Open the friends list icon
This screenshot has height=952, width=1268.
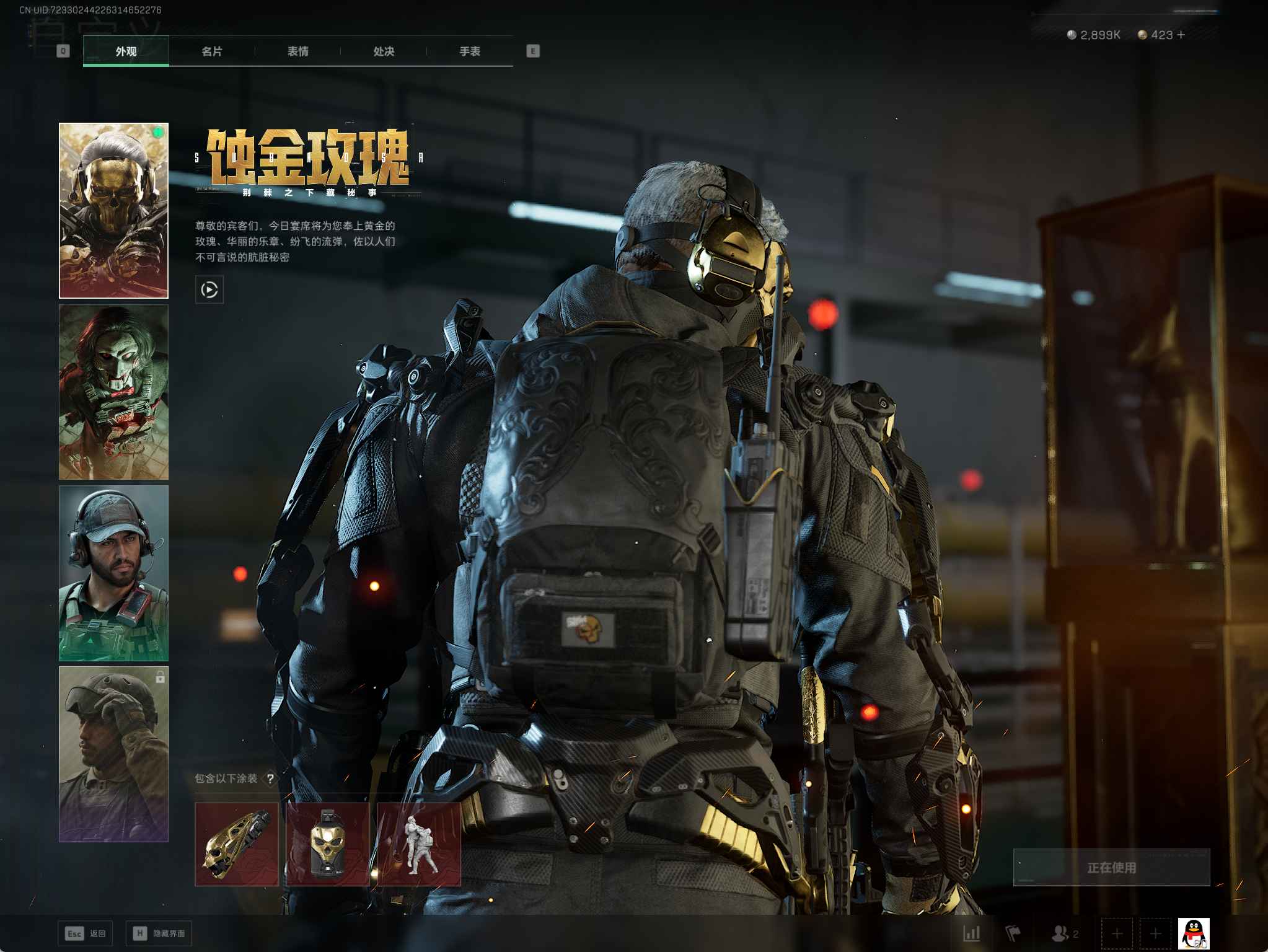point(1062,933)
